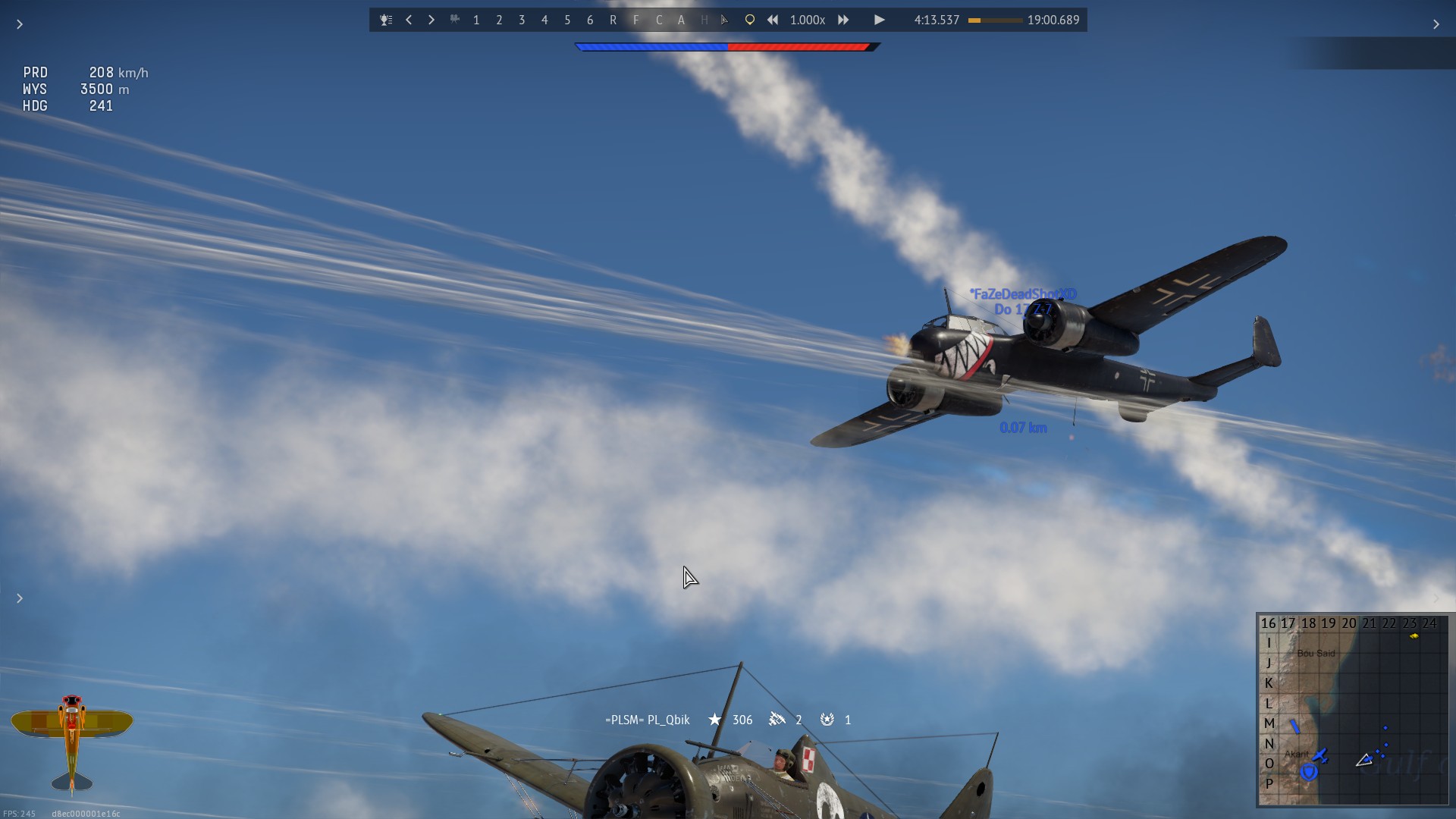
Task: Choose the R camera mode
Action: tap(613, 20)
